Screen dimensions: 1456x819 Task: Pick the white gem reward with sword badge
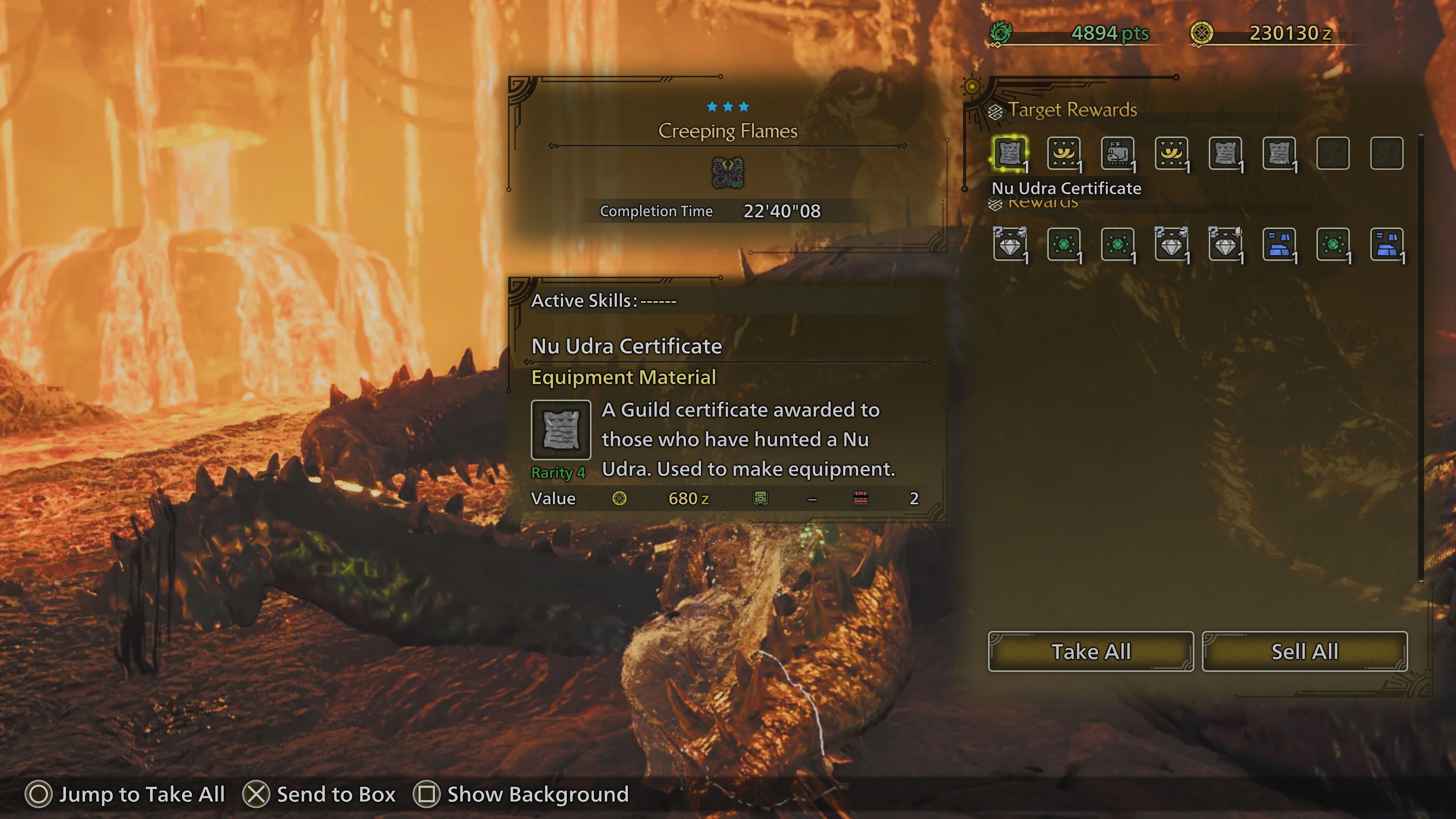[1225, 244]
